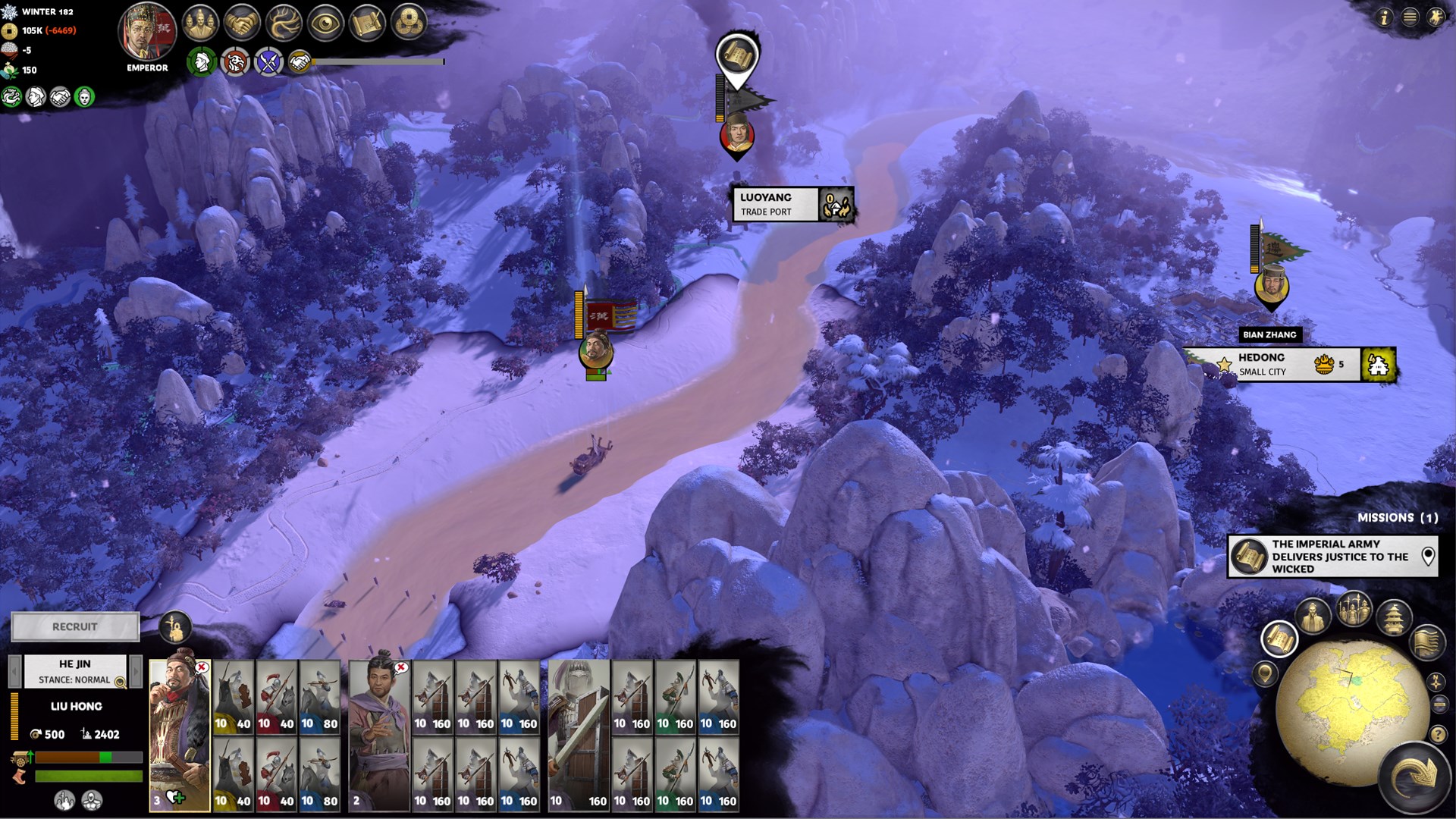End the turn with the arrow button
Viewport: 1456px width, 819px height.
pos(1415,777)
